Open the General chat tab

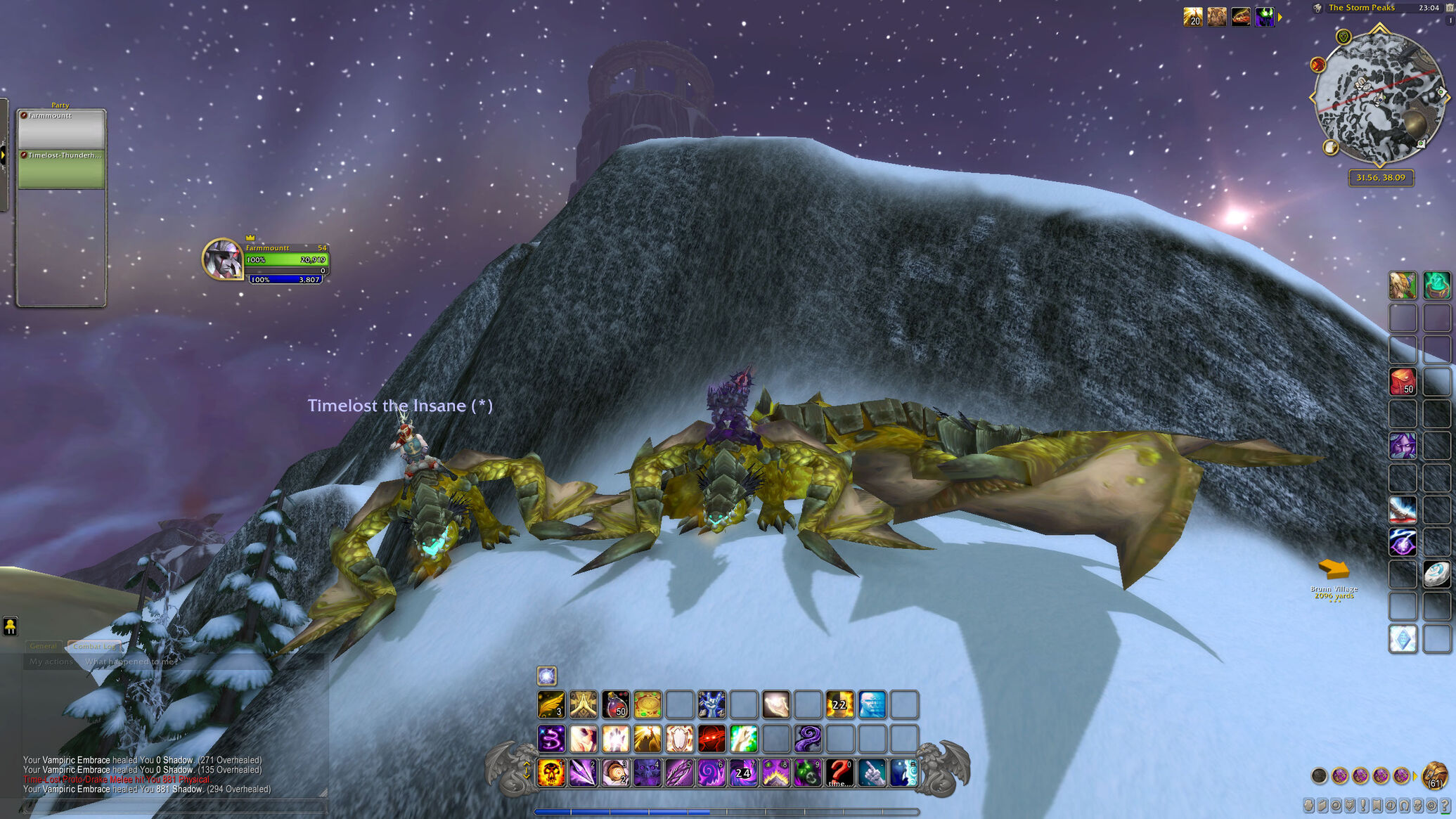44,646
